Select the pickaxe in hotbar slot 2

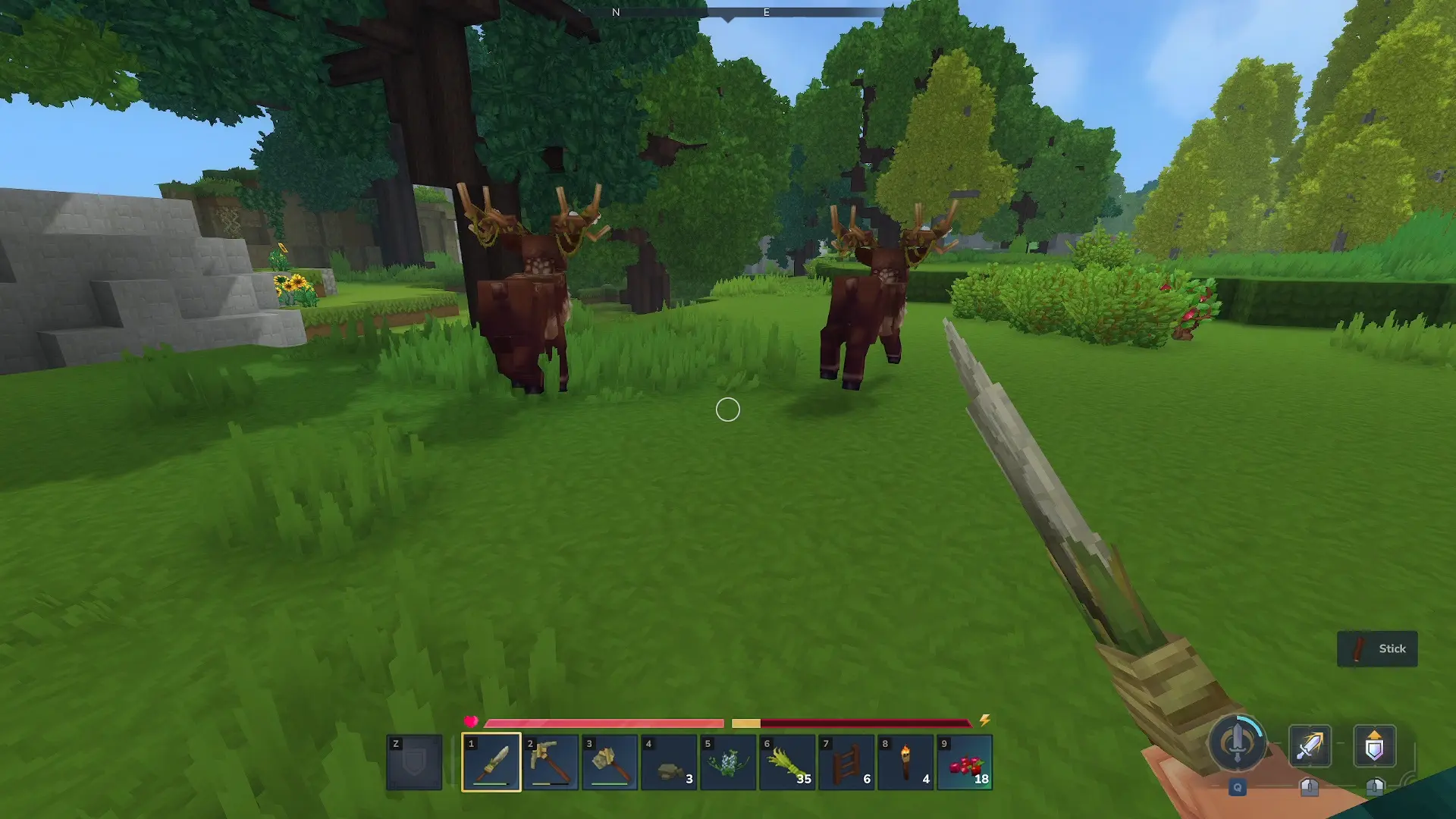coord(550,762)
